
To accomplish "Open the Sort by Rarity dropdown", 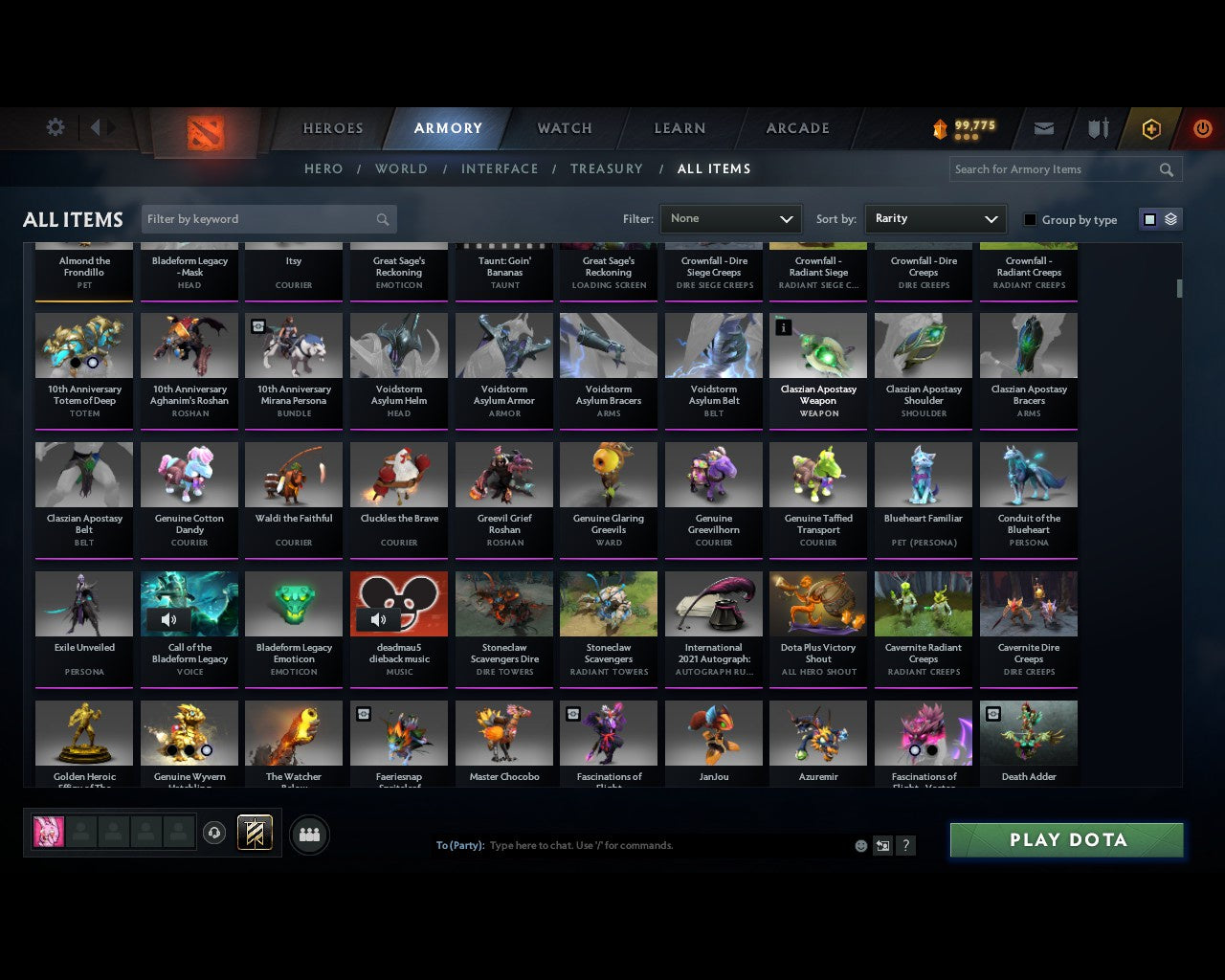I will pos(935,218).
